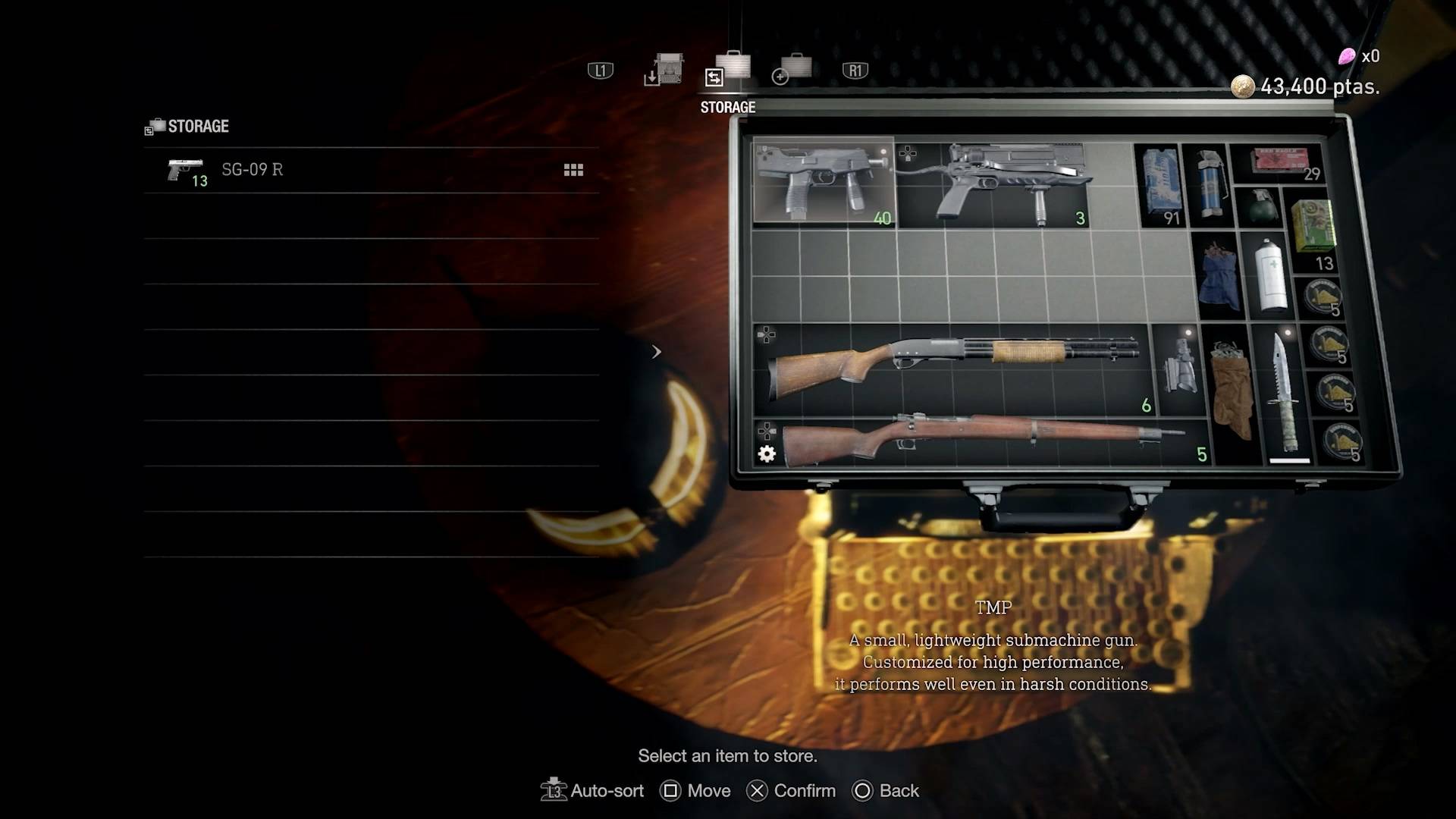1456x819 pixels.
Task: Select the blue ammo box with 91
Action: coord(1160,184)
